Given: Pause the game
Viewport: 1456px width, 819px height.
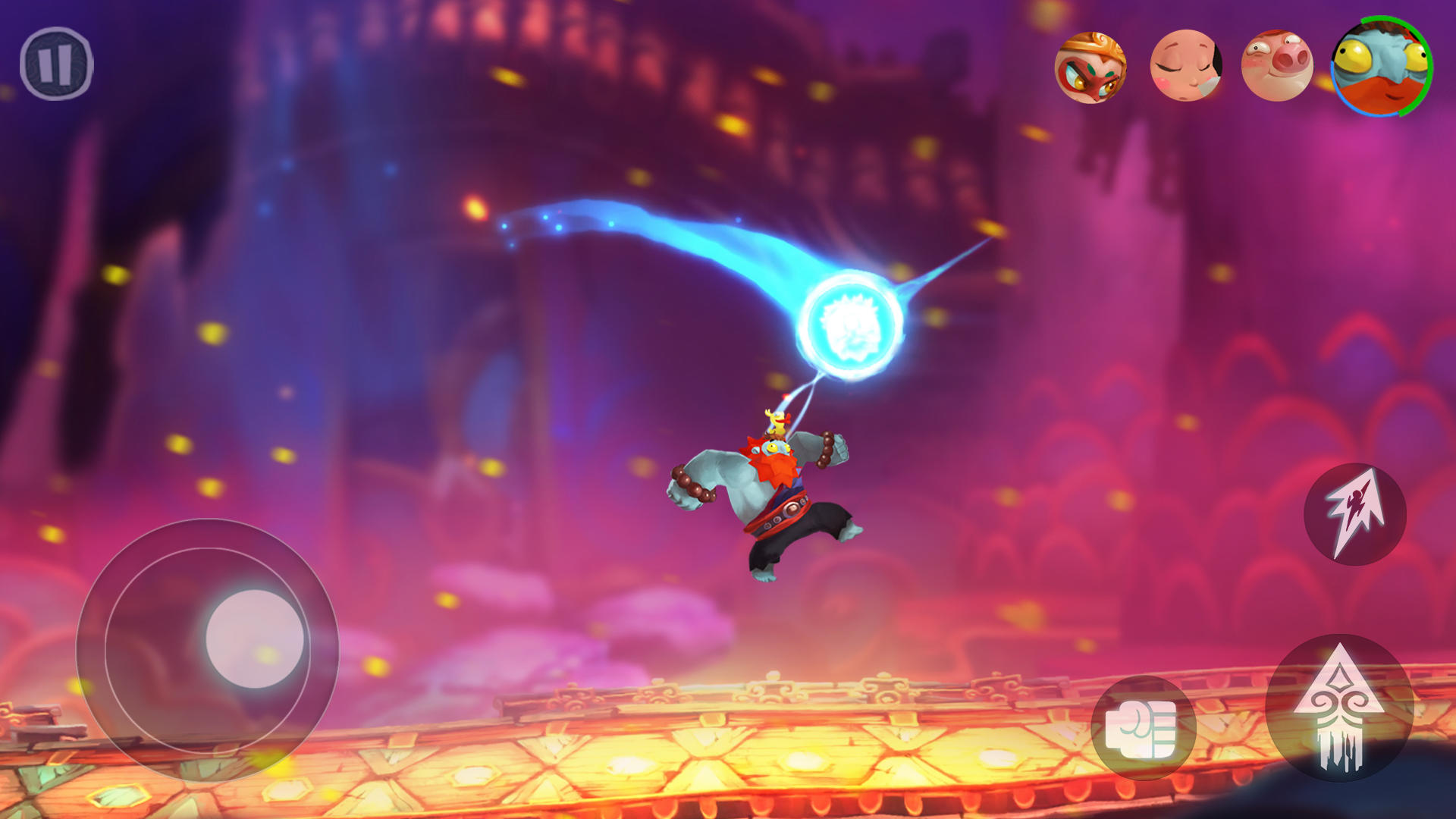Looking at the screenshot, I should coord(56,64).
